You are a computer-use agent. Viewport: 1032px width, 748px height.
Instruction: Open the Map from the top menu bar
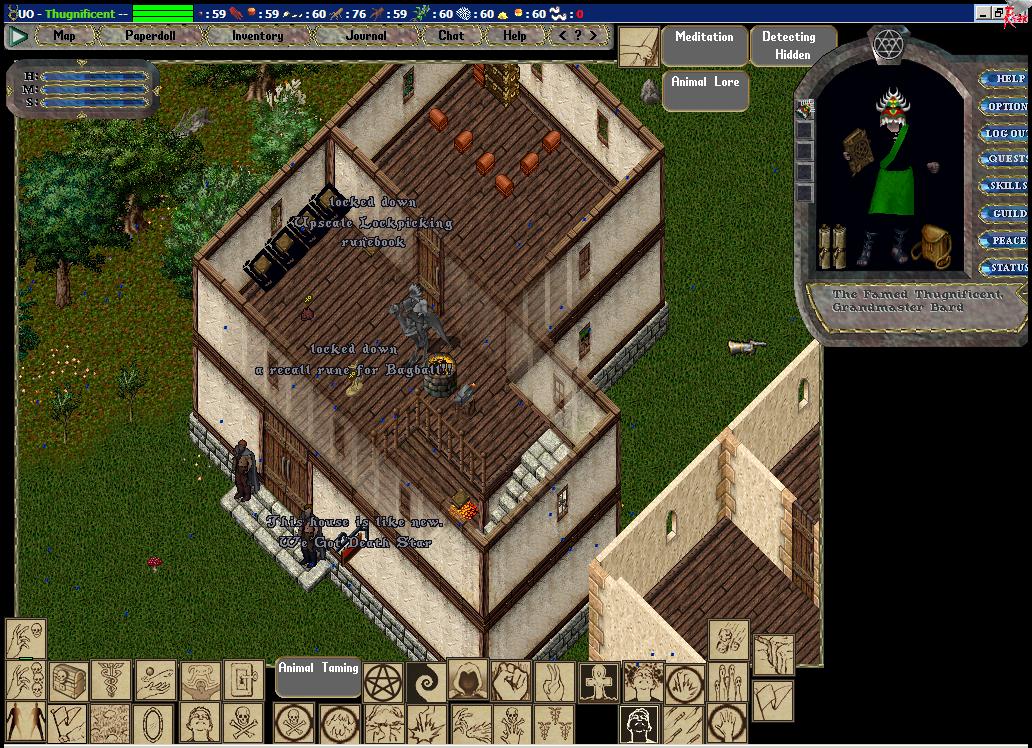coord(64,36)
